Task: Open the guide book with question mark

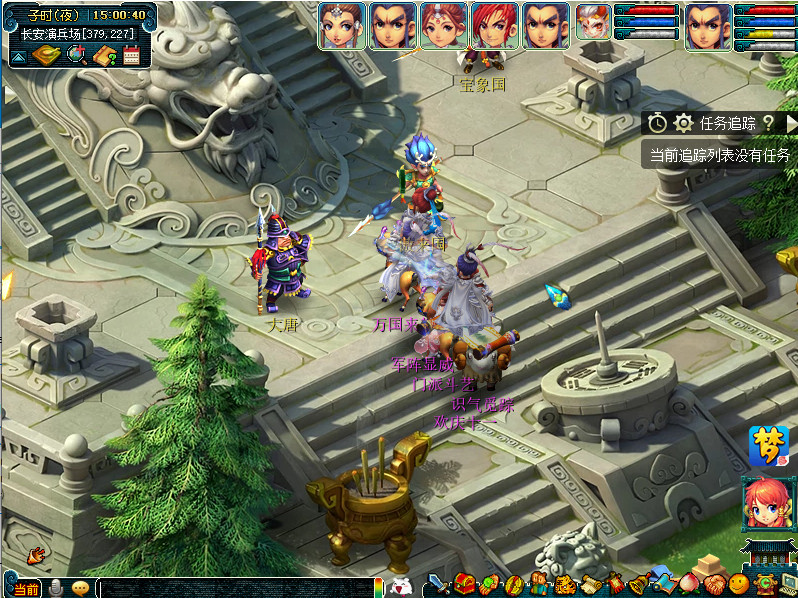Action: 105,56
